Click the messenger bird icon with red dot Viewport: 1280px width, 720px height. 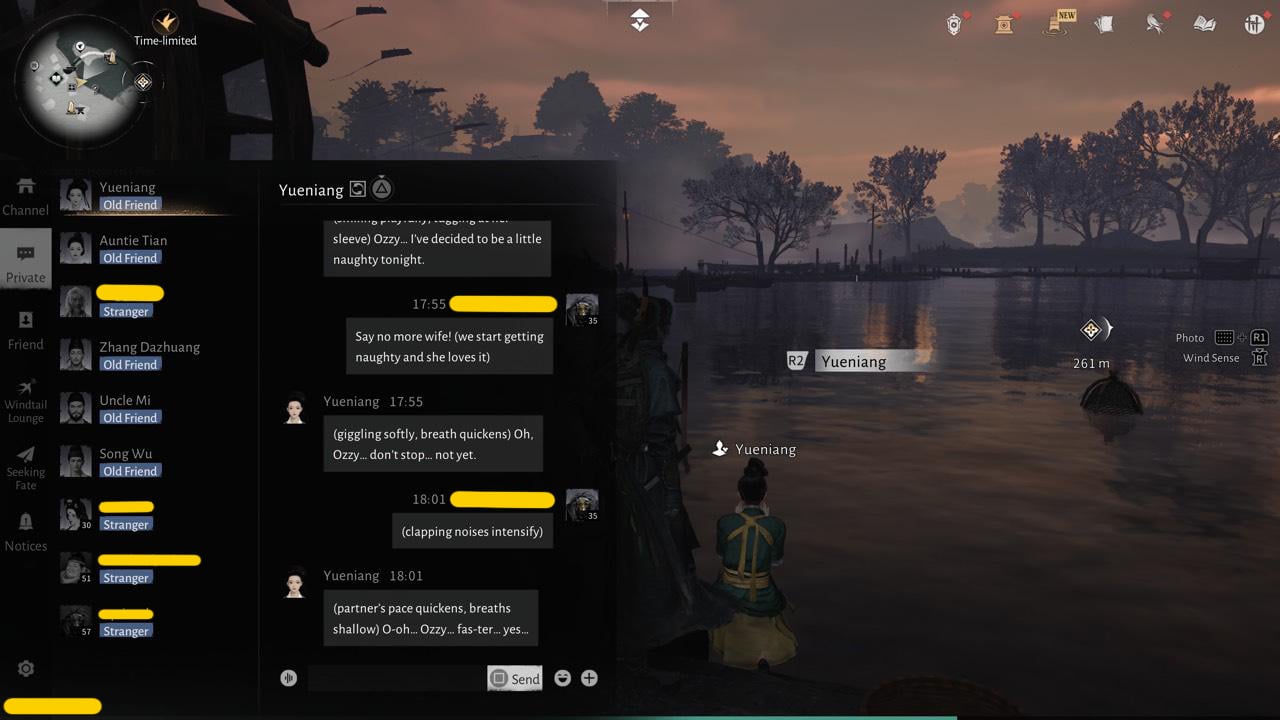(1155, 23)
